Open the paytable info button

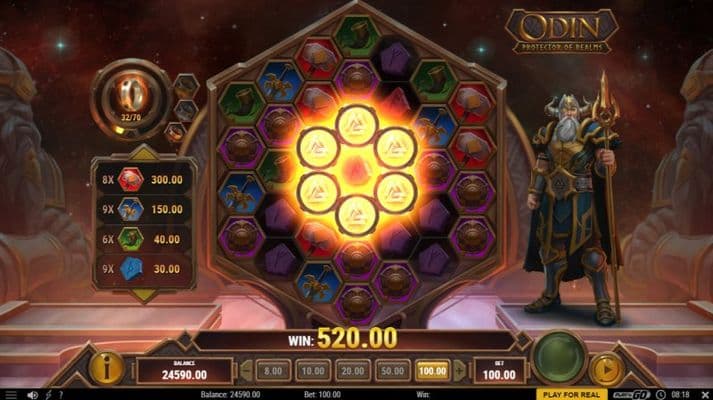tap(107, 368)
